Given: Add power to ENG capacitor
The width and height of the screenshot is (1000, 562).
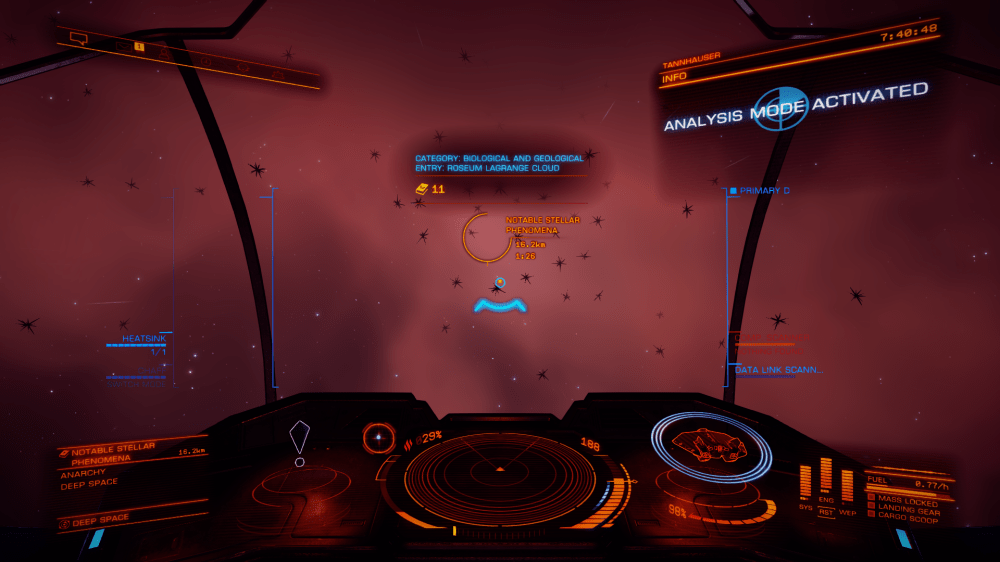Looking at the screenshot, I should 826,475.
